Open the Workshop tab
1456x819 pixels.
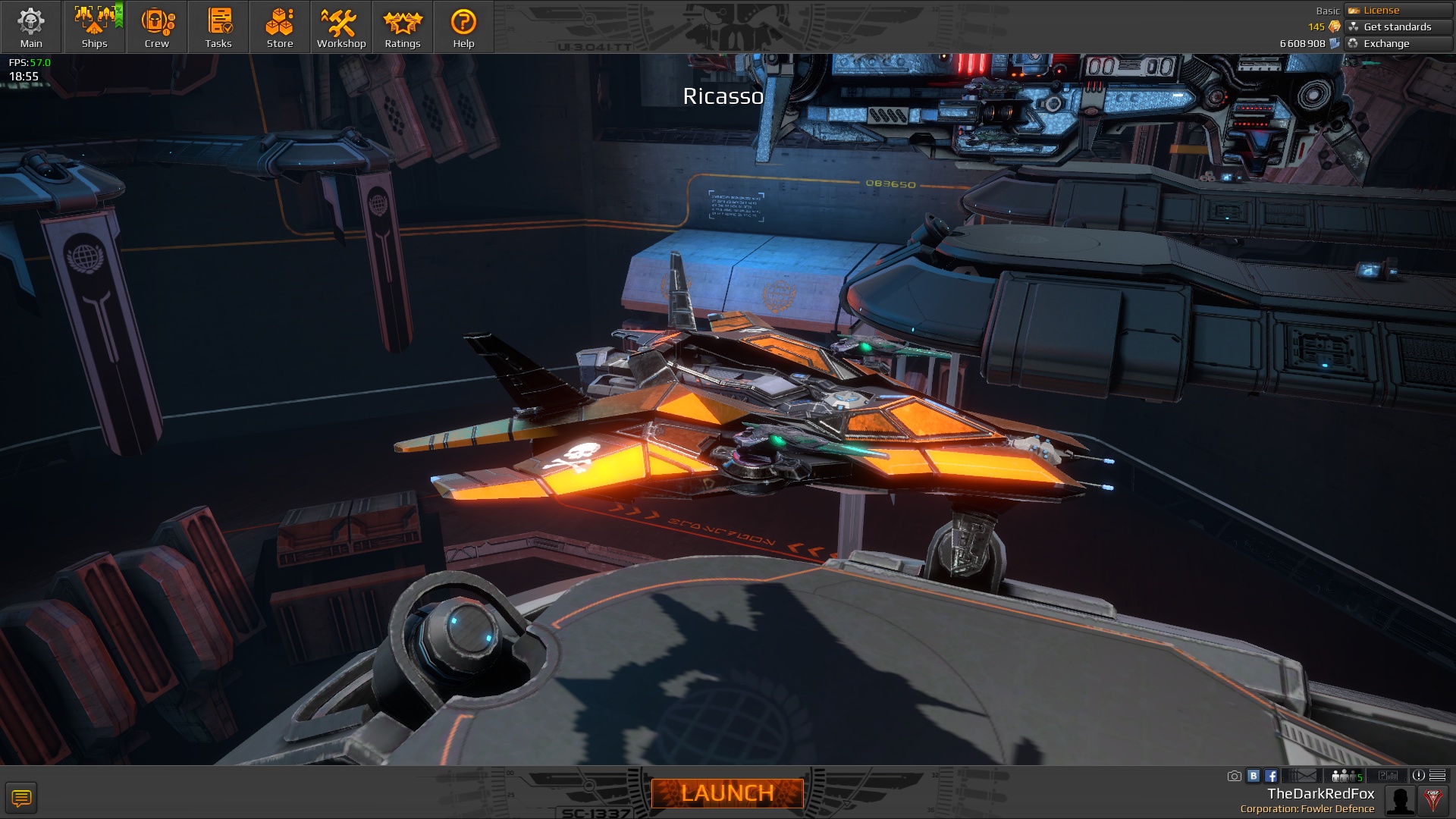point(341,27)
